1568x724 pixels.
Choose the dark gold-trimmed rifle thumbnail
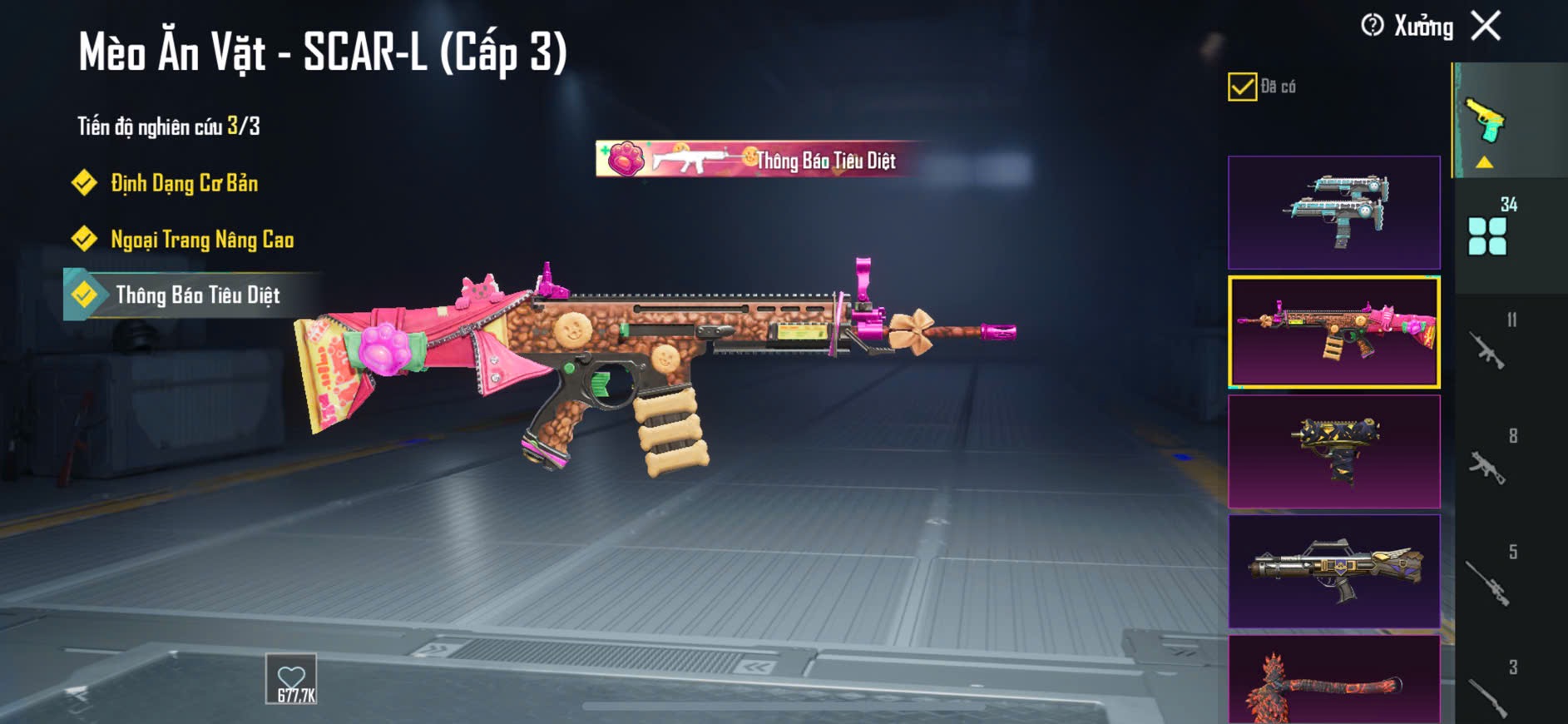(x=1333, y=572)
